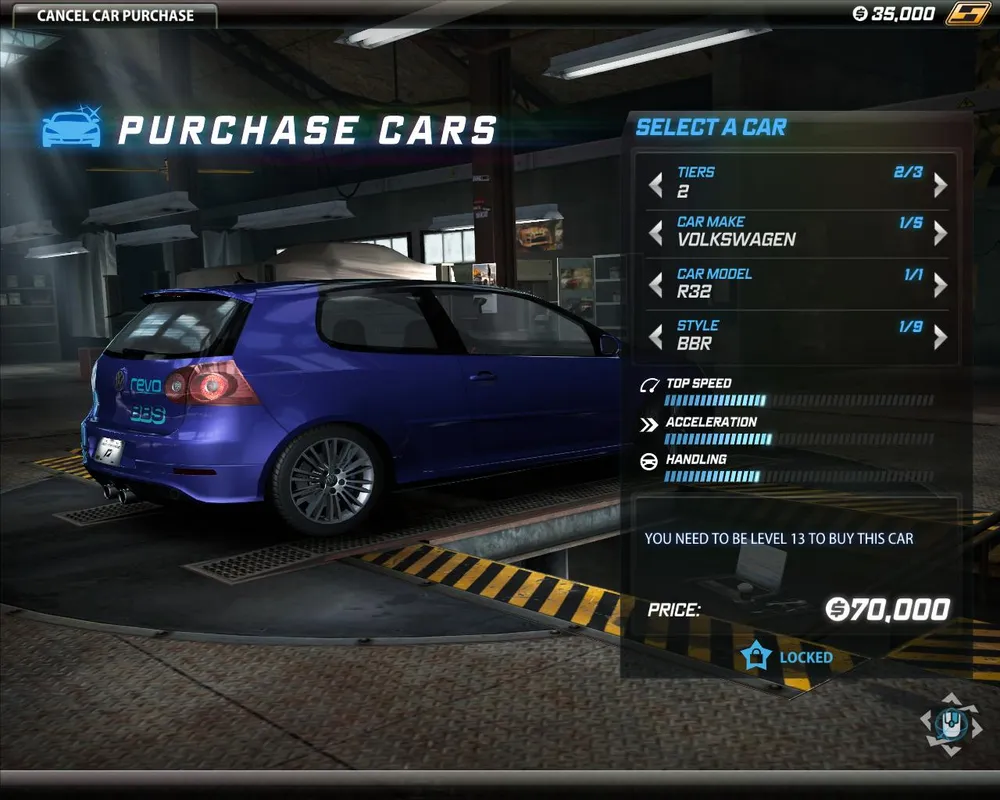
Task: Click the Locked purchase button
Action: [788, 657]
